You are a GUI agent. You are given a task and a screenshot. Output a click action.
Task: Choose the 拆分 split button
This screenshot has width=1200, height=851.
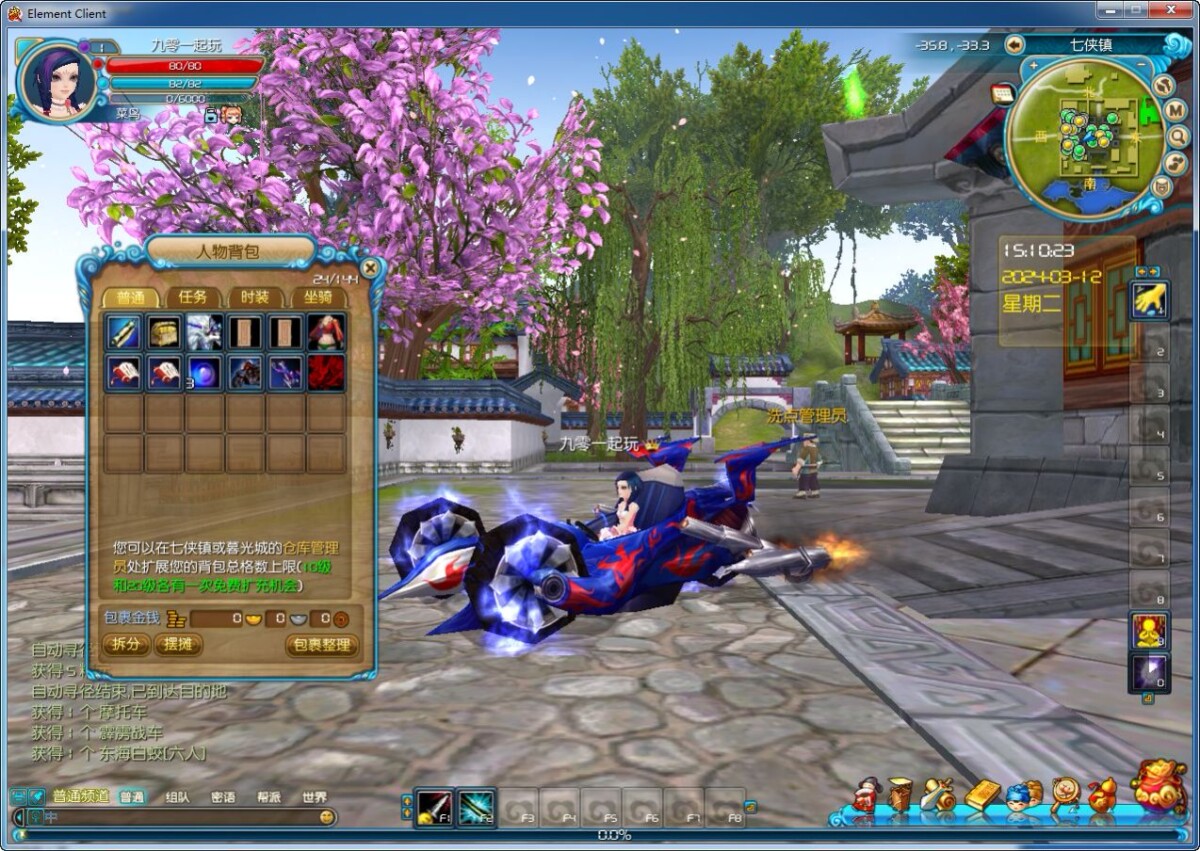pyautogui.click(x=126, y=645)
